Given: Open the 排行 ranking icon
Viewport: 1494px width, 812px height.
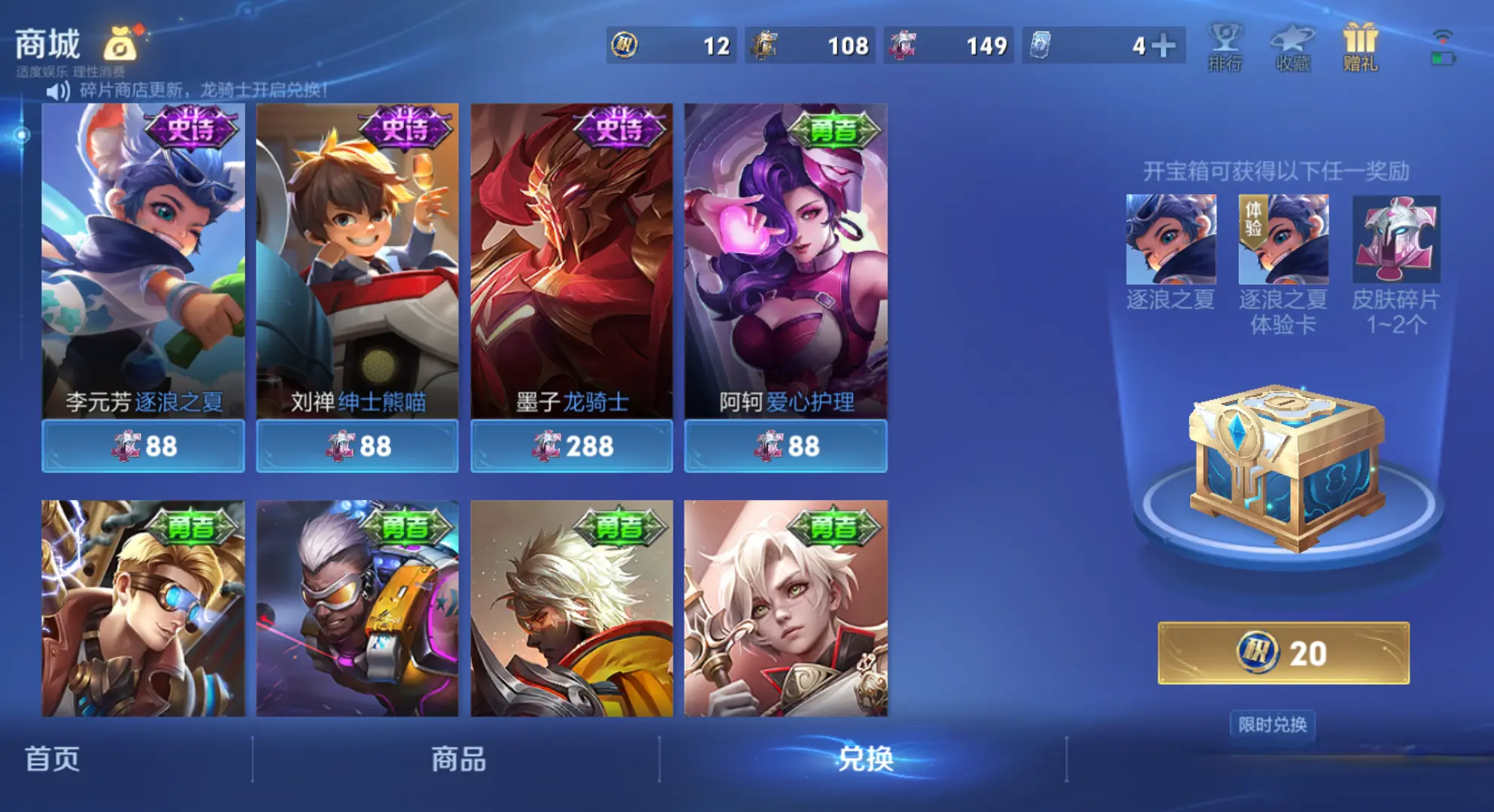Looking at the screenshot, I should pos(1225,47).
